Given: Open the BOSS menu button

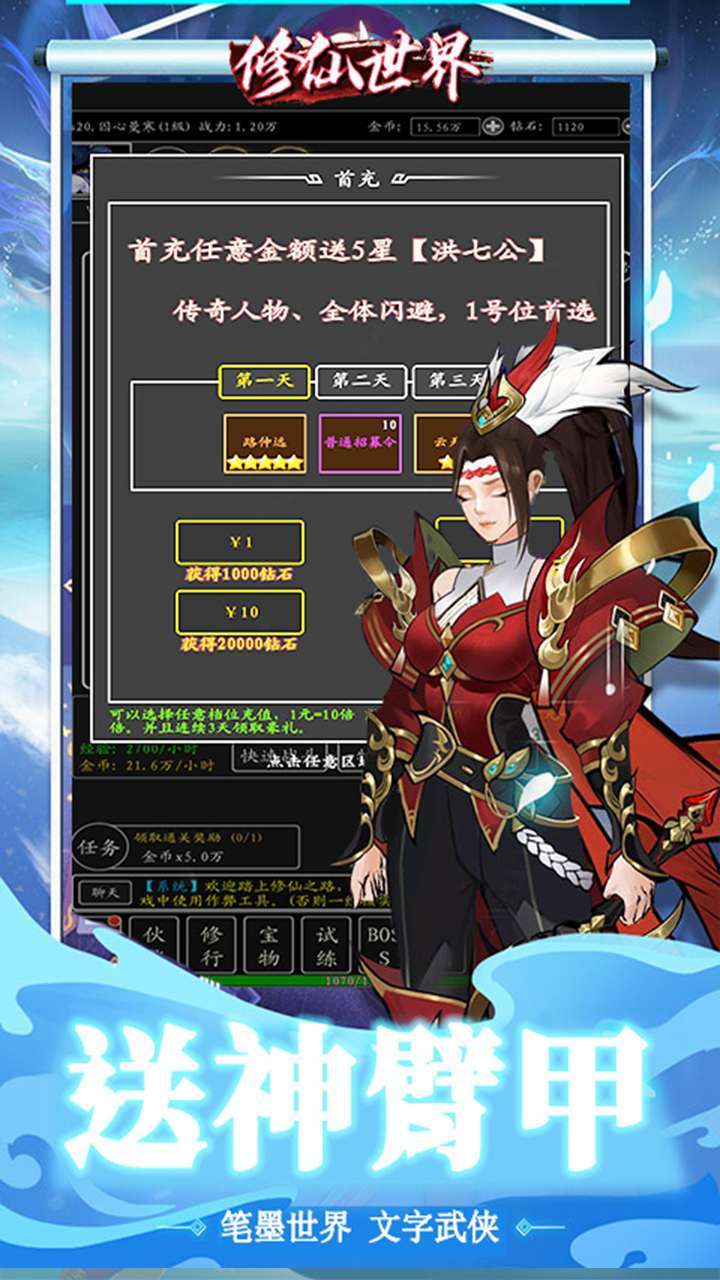Looking at the screenshot, I should [383, 945].
